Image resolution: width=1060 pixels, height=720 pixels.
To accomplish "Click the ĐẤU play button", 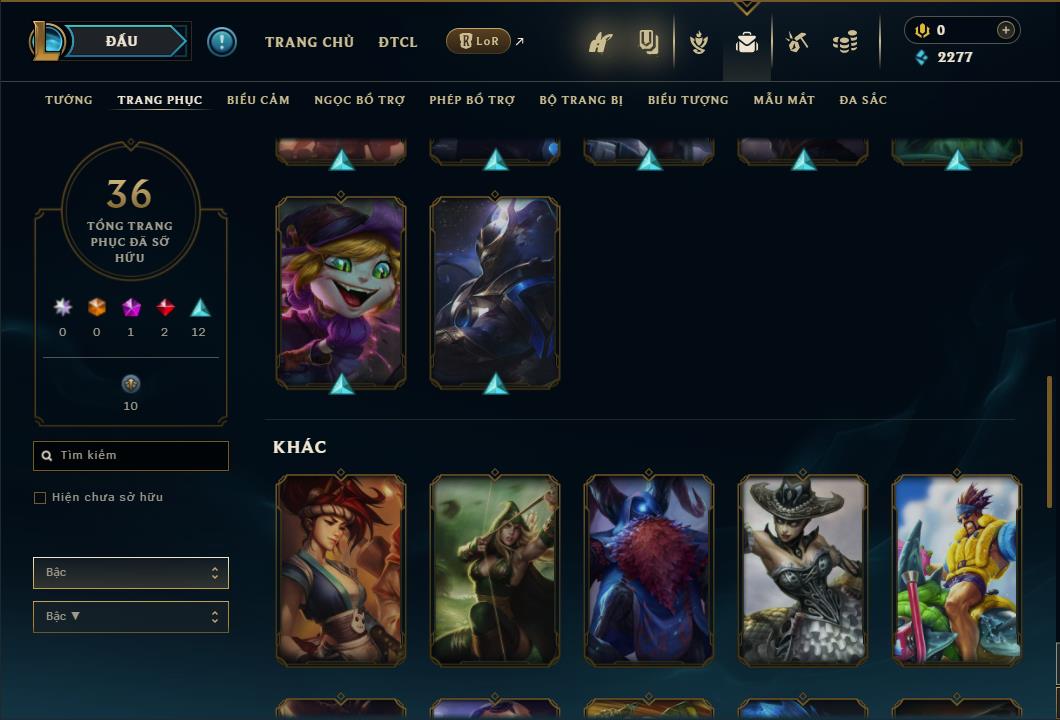I will coord(122,41).
